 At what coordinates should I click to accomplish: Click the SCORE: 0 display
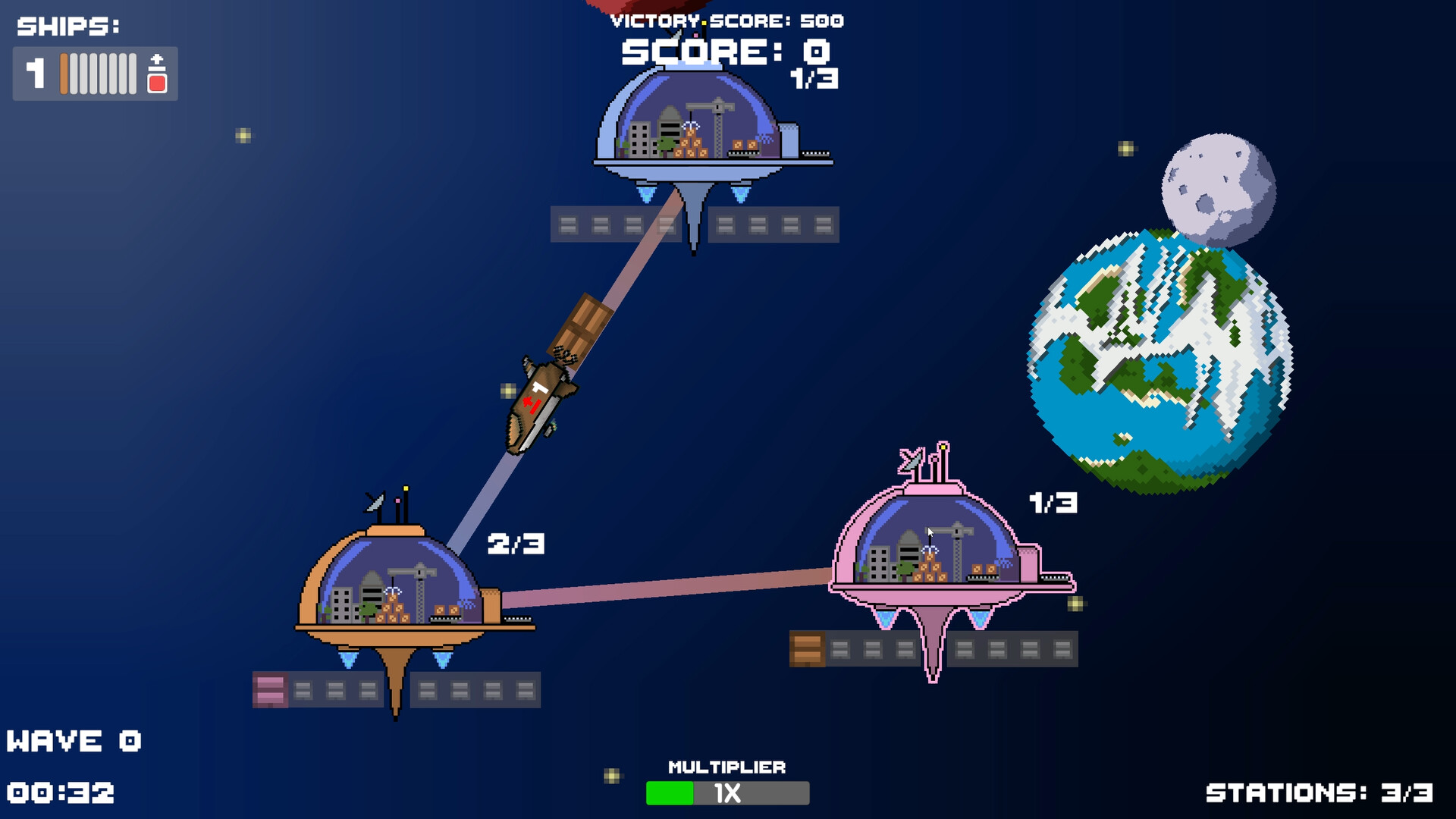pos(724,53)
